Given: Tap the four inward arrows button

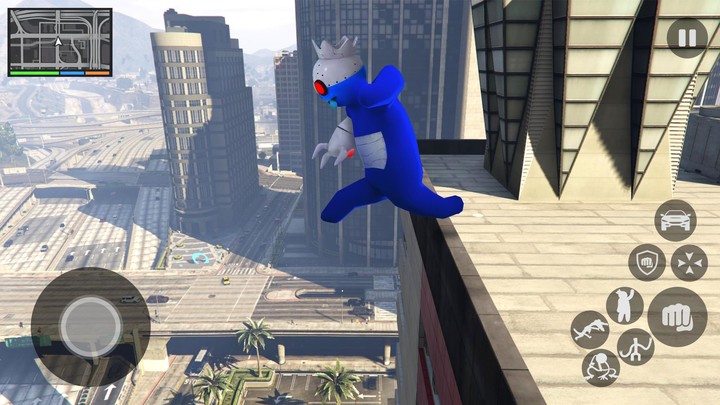Looking at the screenshot, I should (x=688, y=263).
